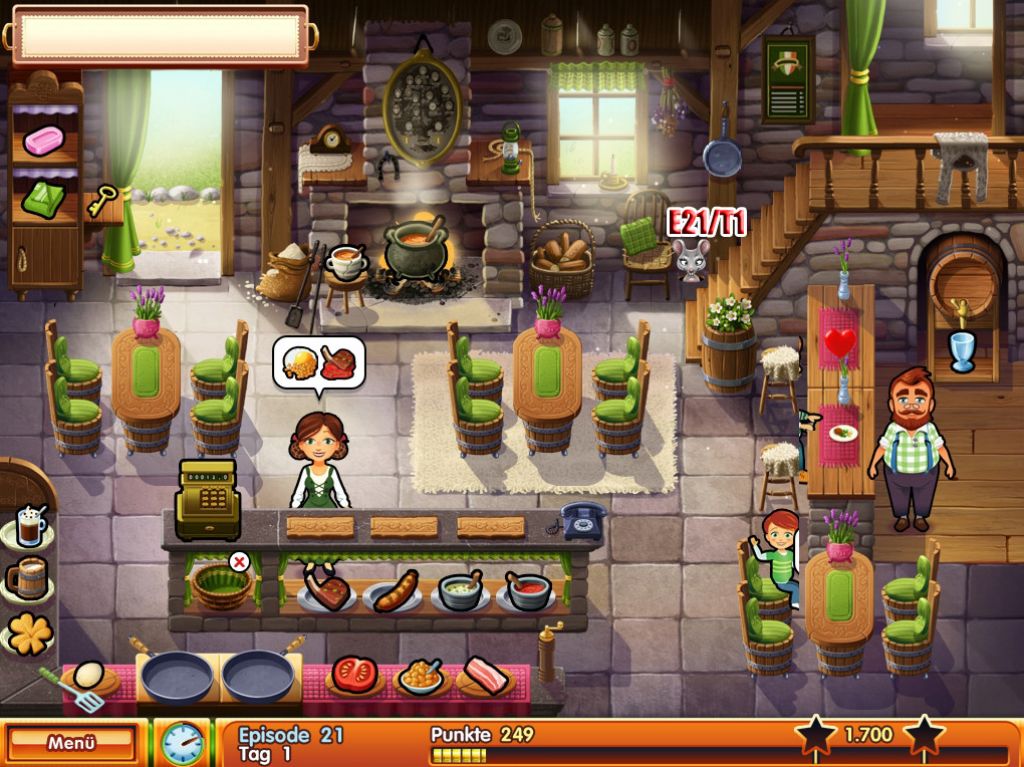Catch the hidden mouse labeled E21/T1
1024x767 pixels.
point(691,258)
